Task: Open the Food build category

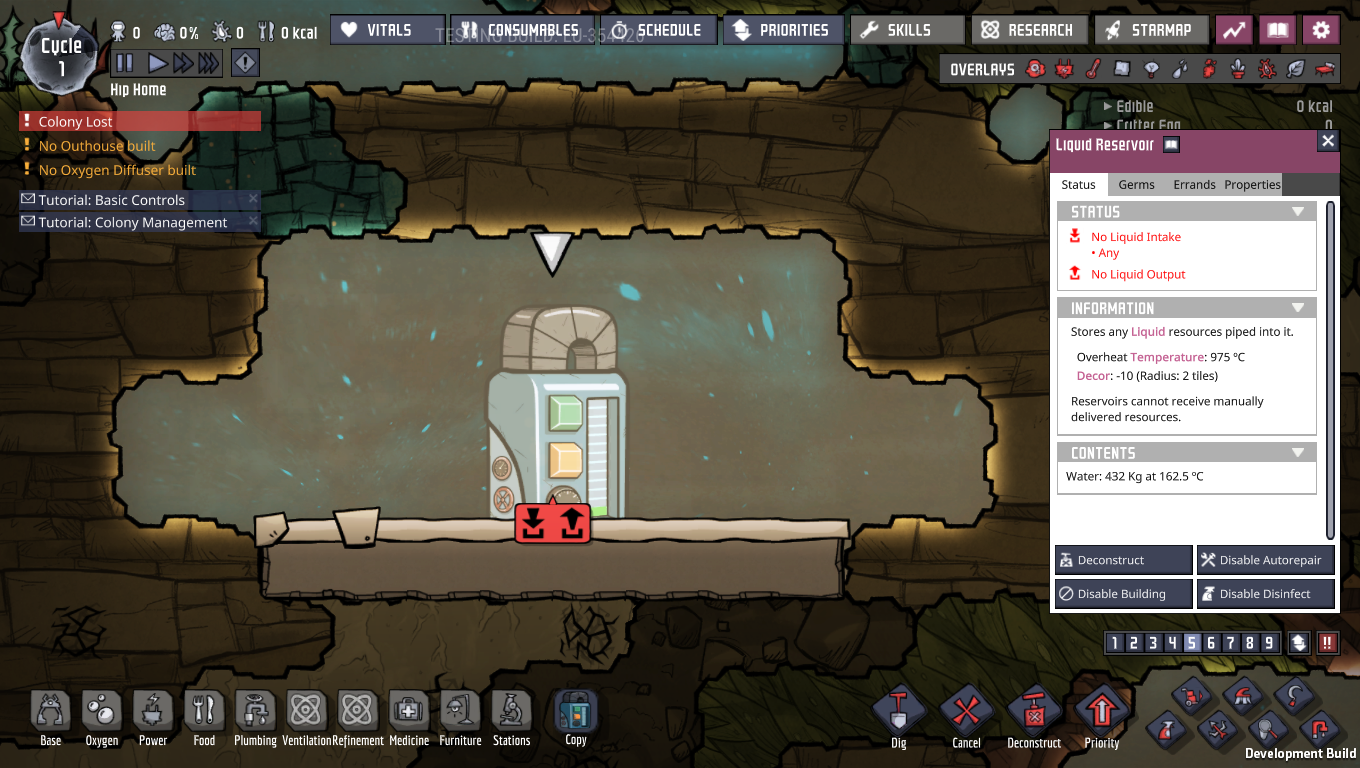Action: (x=204, y=715)
